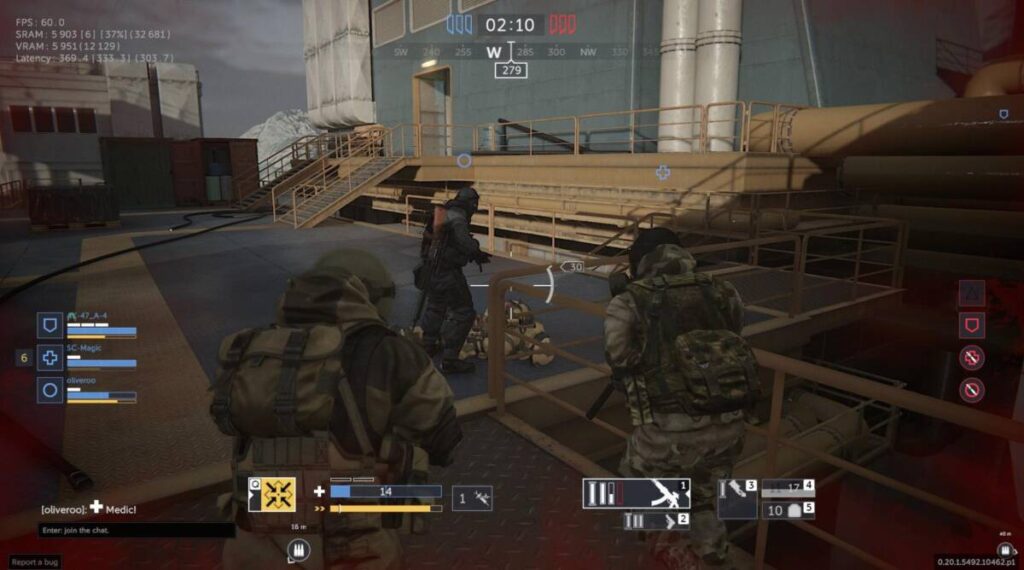Click the crossed-out medic cross icon

pos(971,358)
